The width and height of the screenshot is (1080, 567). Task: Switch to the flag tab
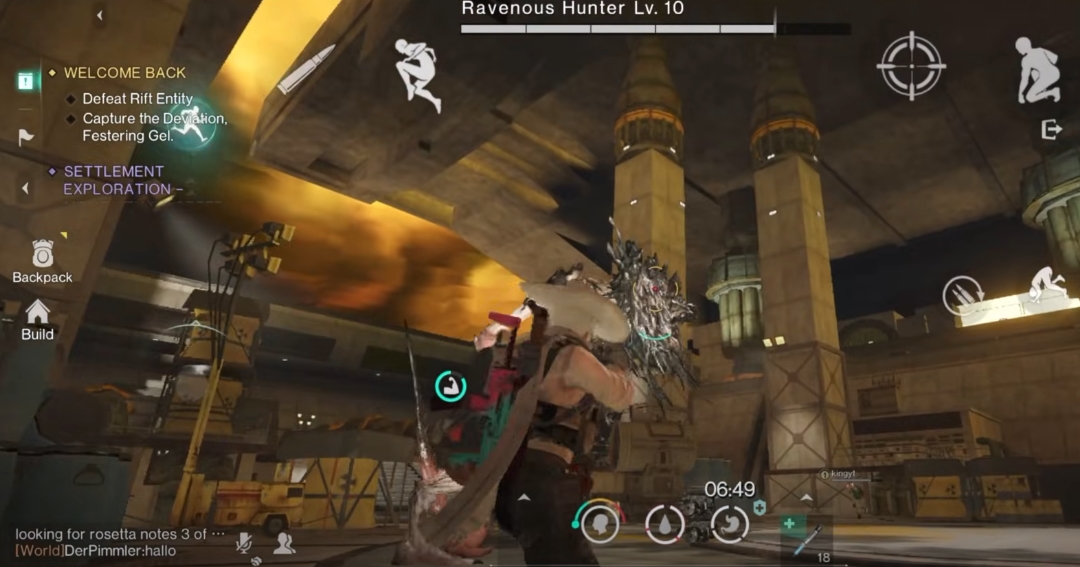26,137
